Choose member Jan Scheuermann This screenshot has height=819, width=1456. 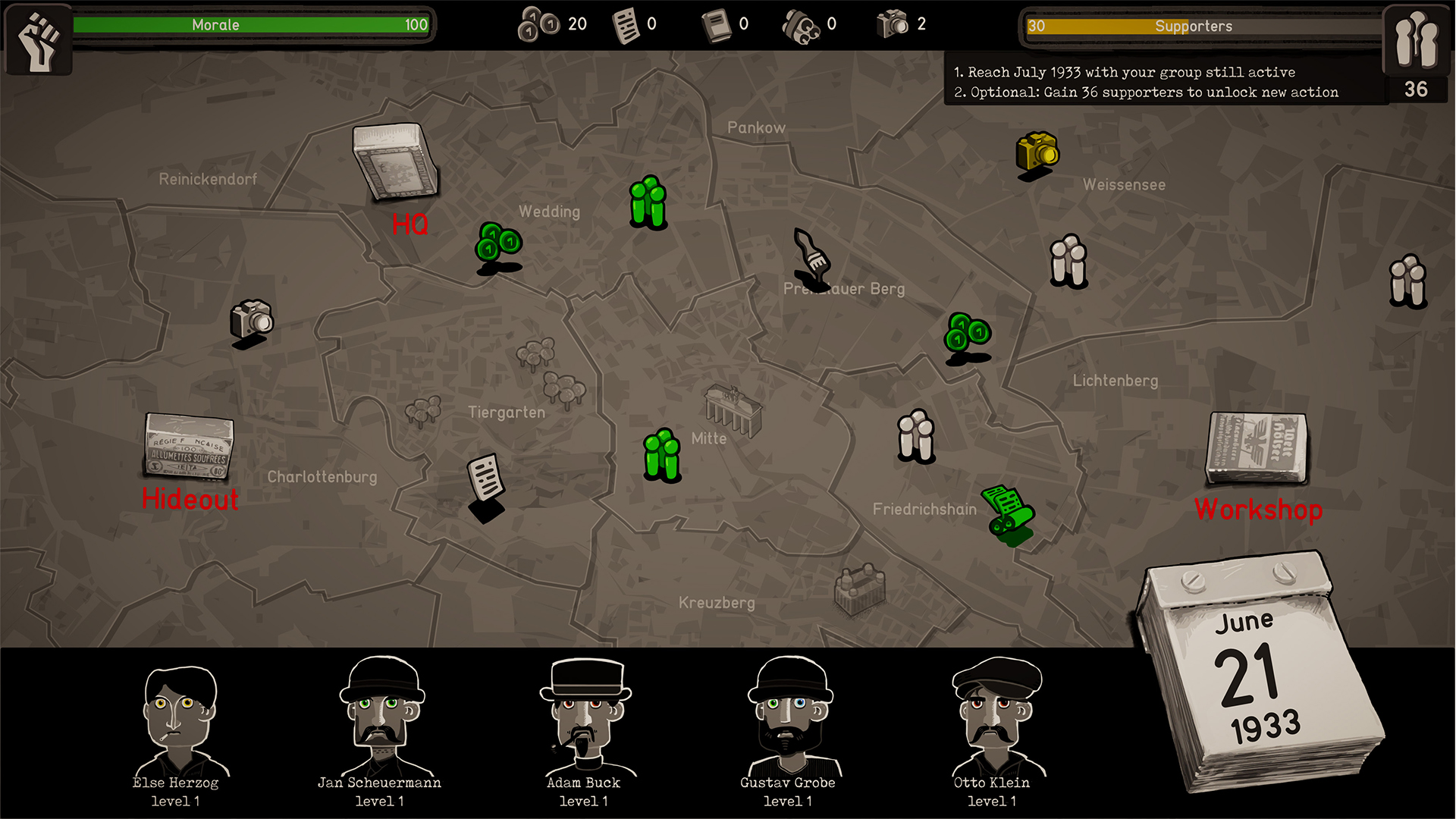click(381, 717)
